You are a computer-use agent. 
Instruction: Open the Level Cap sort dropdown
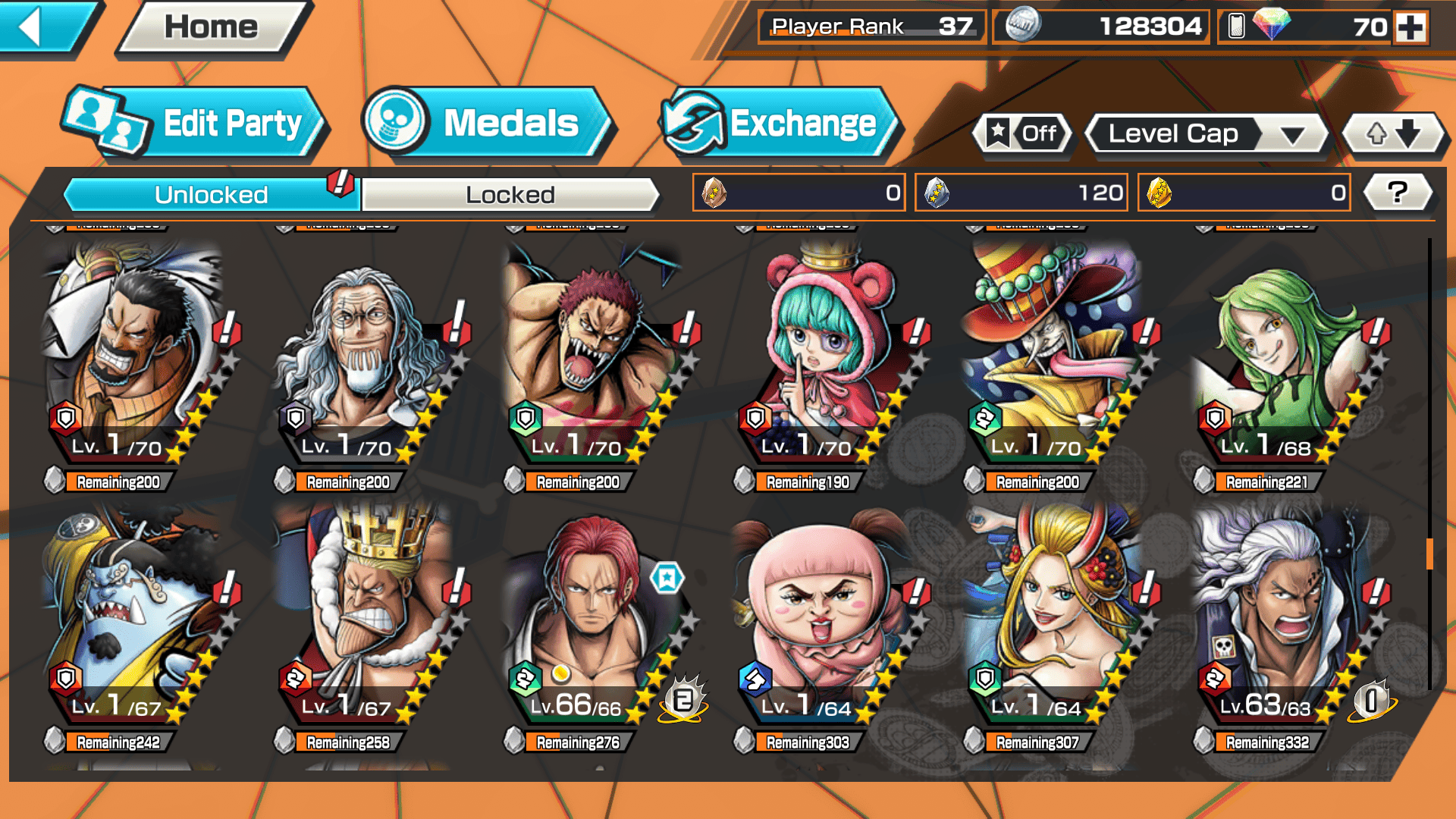[x=1206, y=134]
